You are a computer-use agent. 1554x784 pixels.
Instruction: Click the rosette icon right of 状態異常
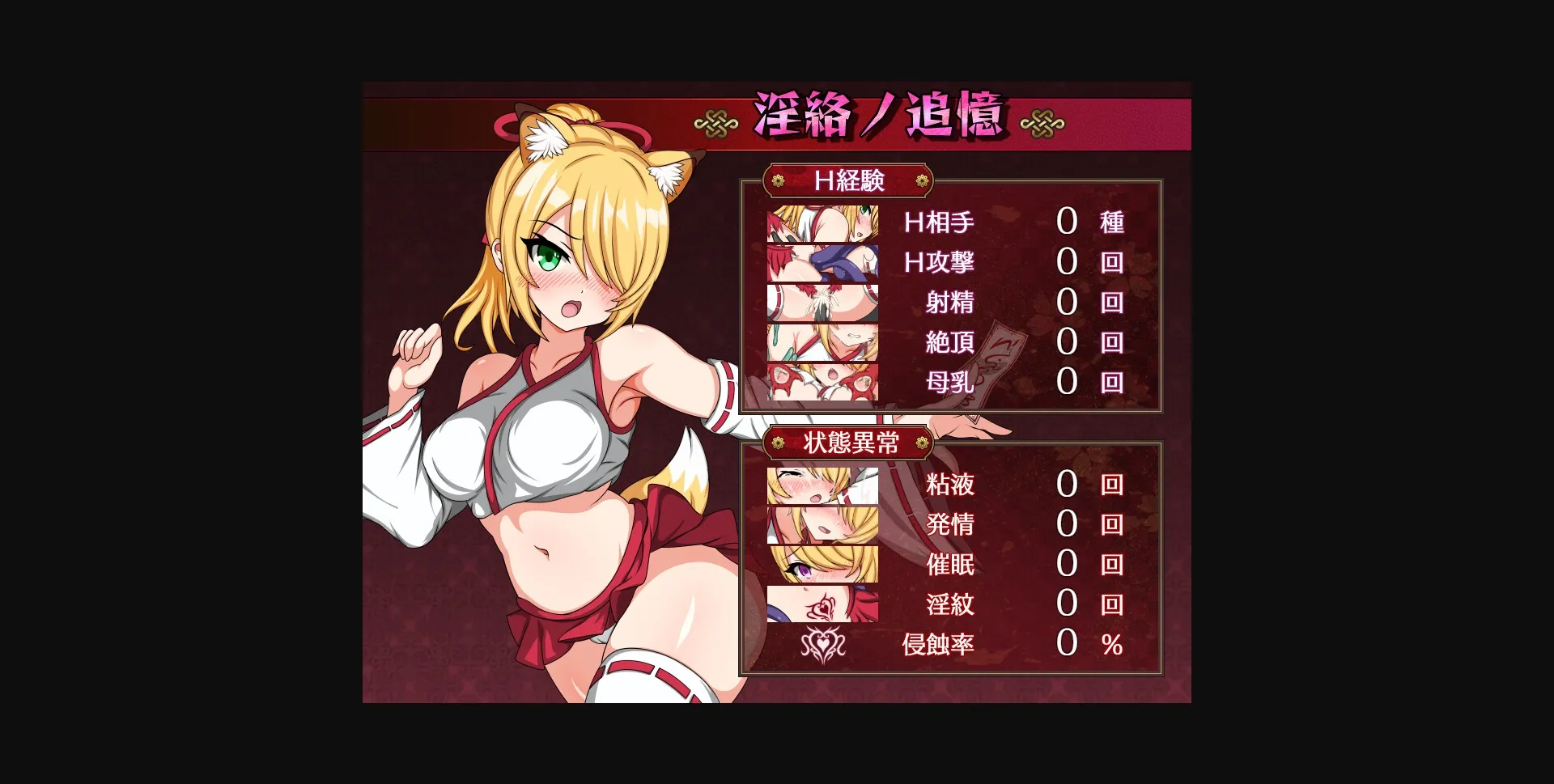coord(923,444)
